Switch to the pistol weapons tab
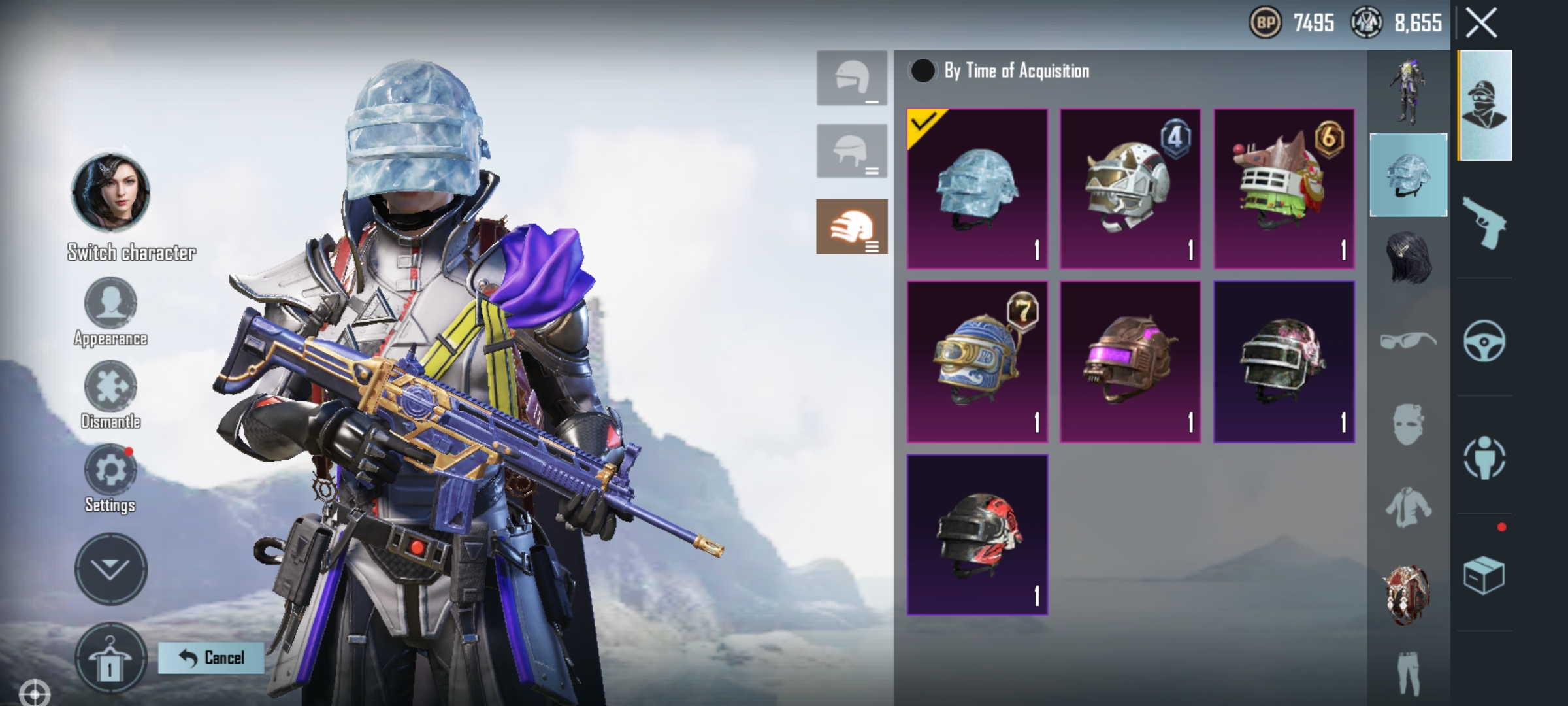The image size is (1568, 706). coord(1484,223)
